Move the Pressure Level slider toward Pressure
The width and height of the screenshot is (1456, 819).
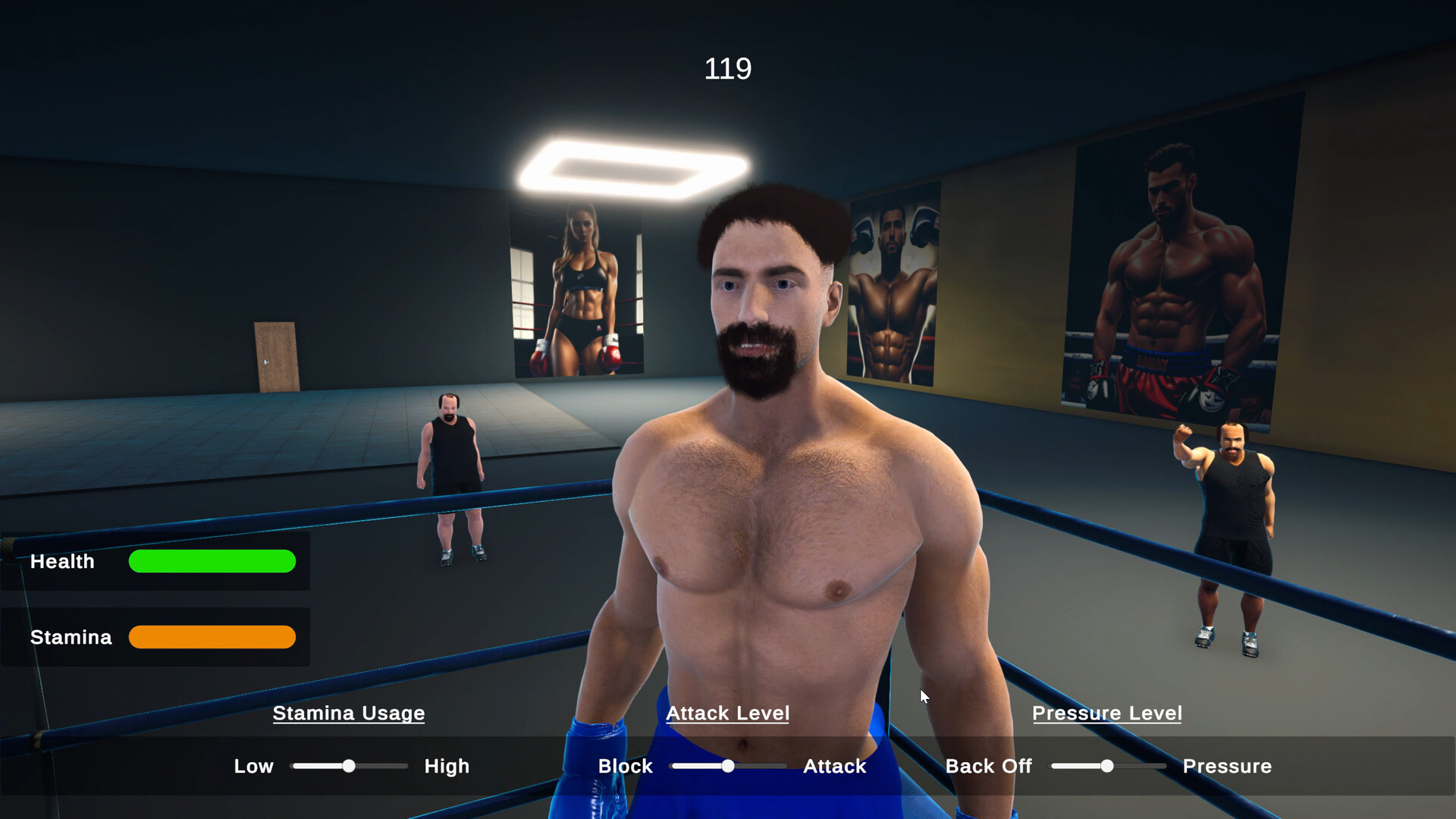pos(1145,766)
